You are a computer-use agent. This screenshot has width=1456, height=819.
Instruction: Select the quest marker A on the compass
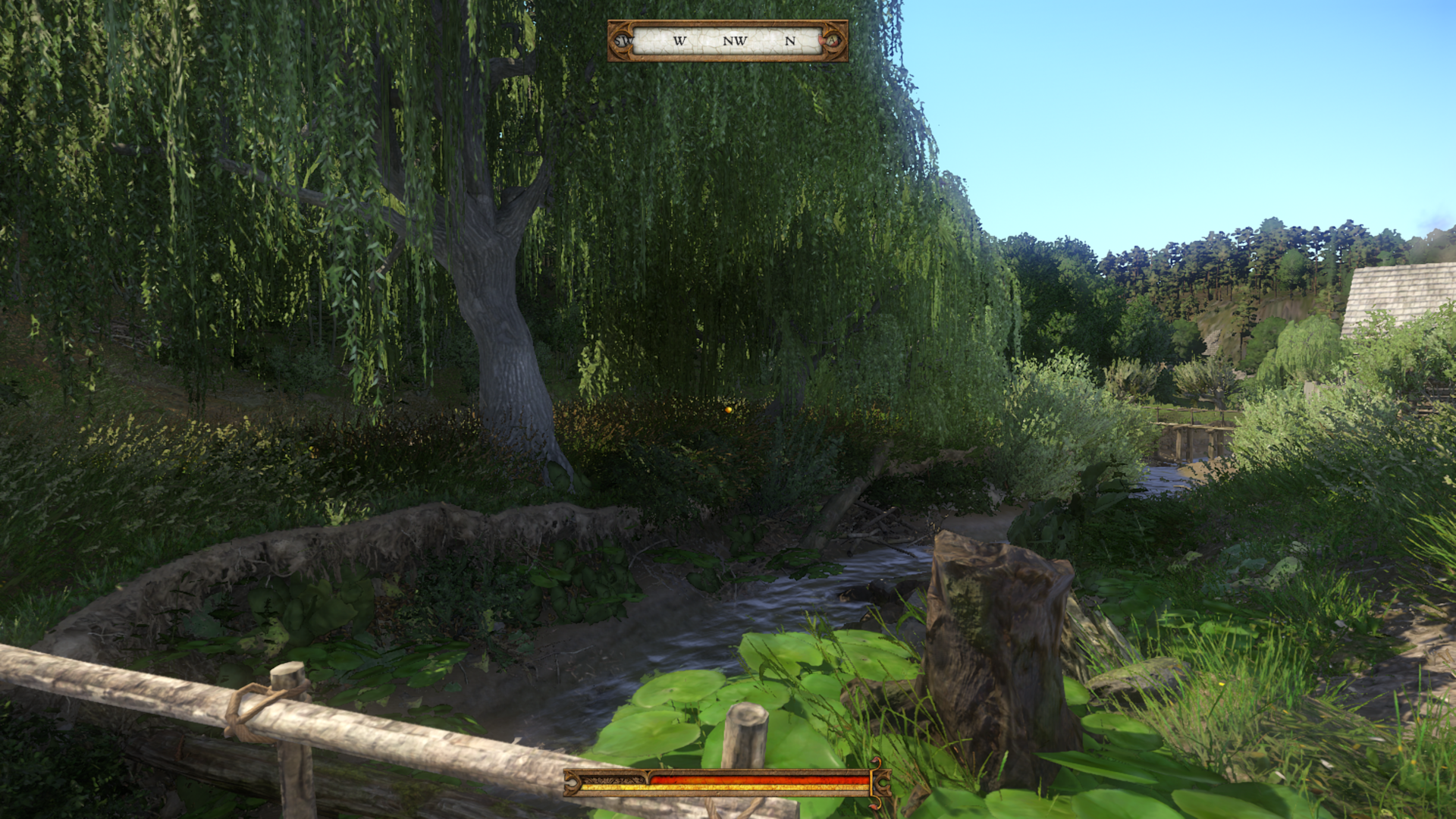[833, 40]
